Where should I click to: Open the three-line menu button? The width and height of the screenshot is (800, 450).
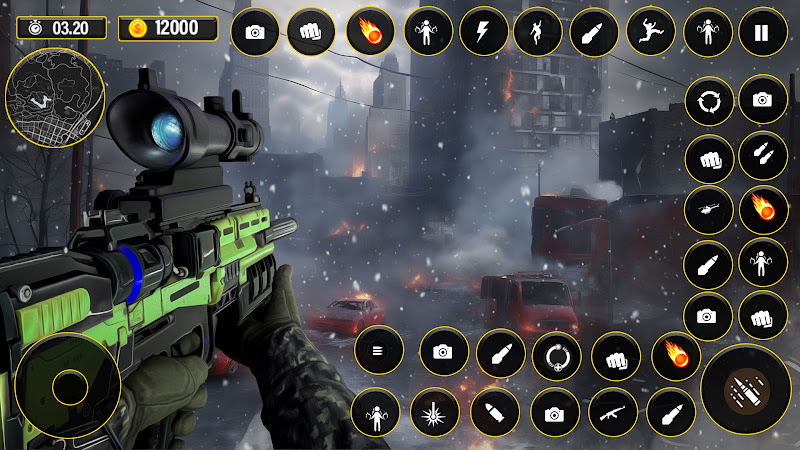[x=379, y=352]
